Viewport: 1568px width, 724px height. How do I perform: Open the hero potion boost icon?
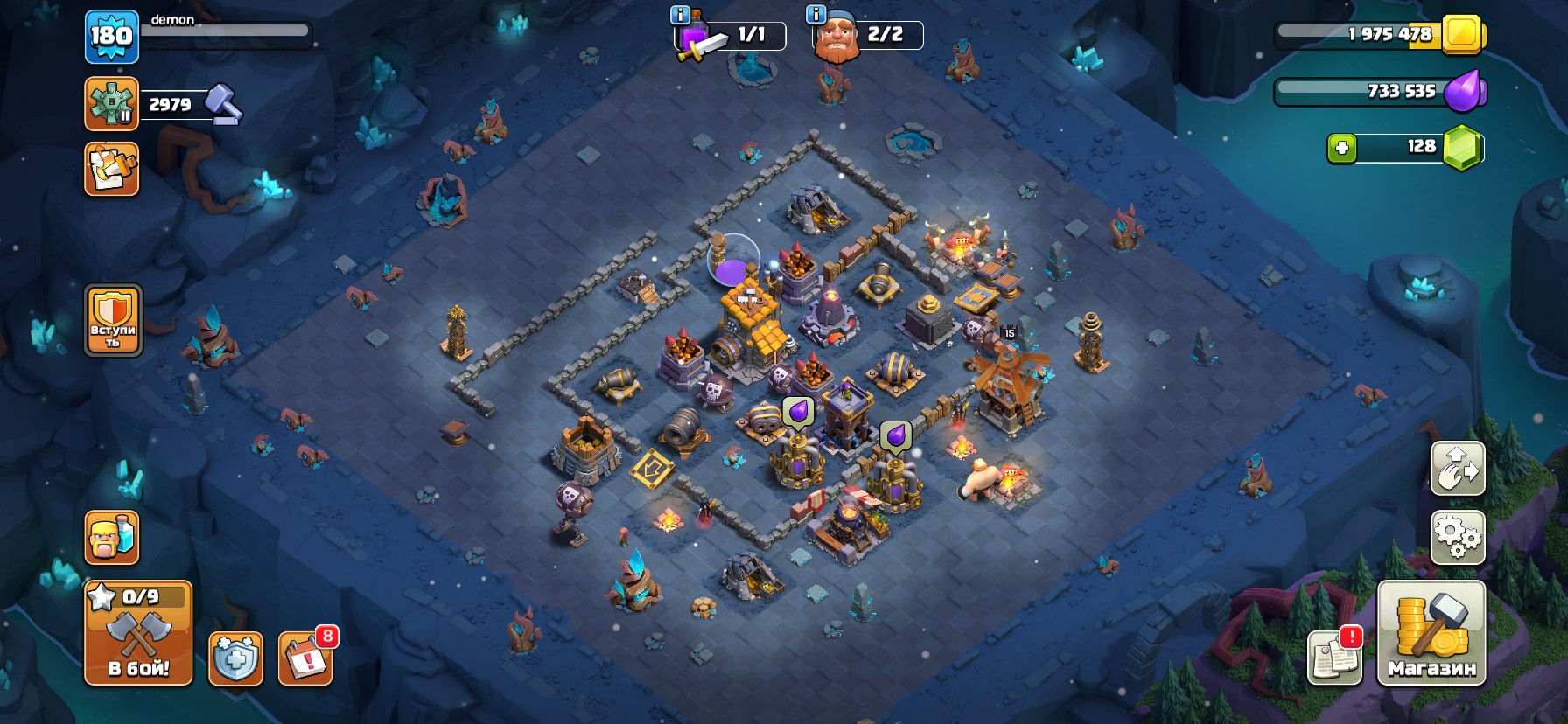pyautogui.click(x=111, y=539)
